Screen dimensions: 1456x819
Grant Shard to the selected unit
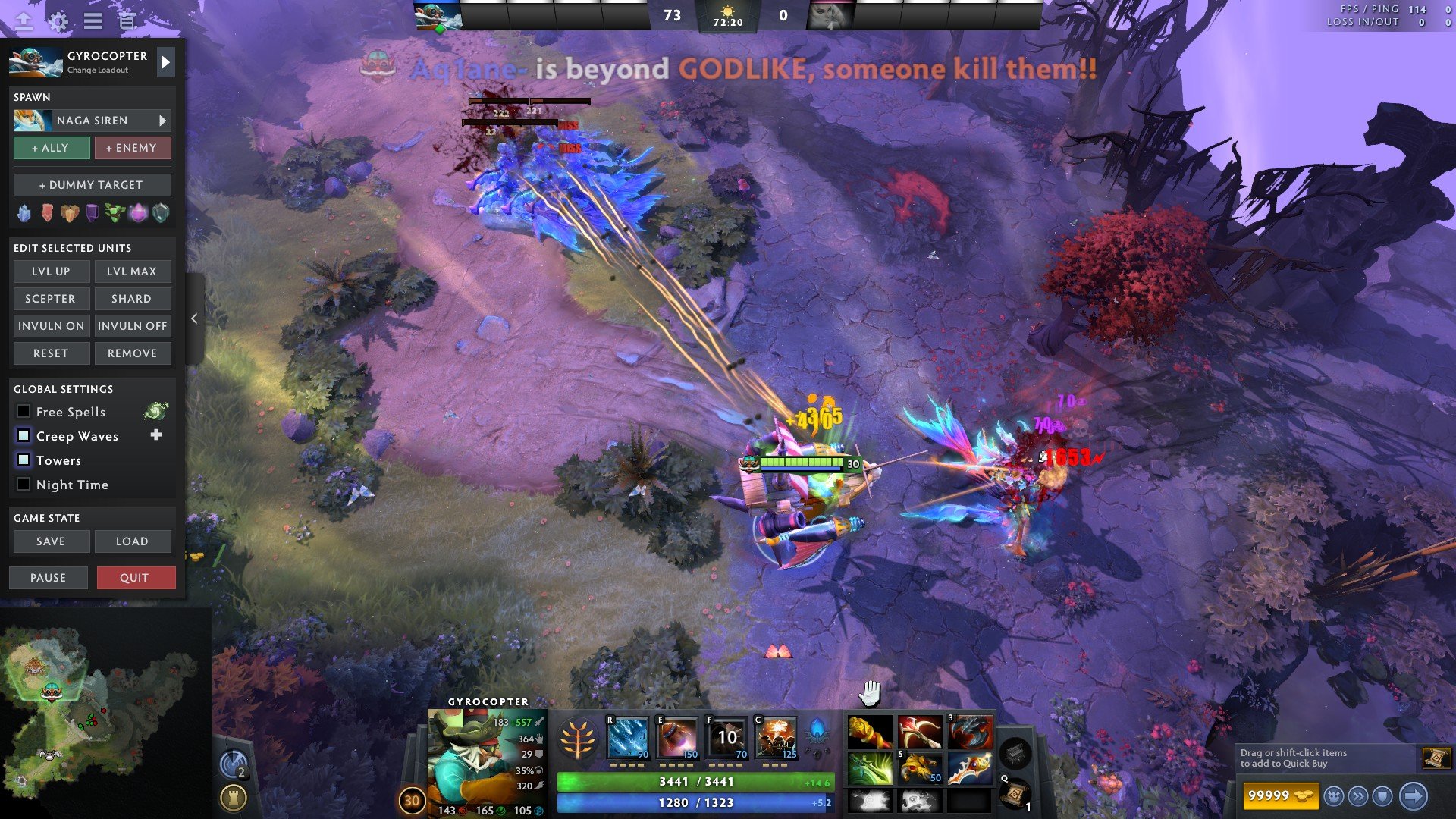[132, 299]
